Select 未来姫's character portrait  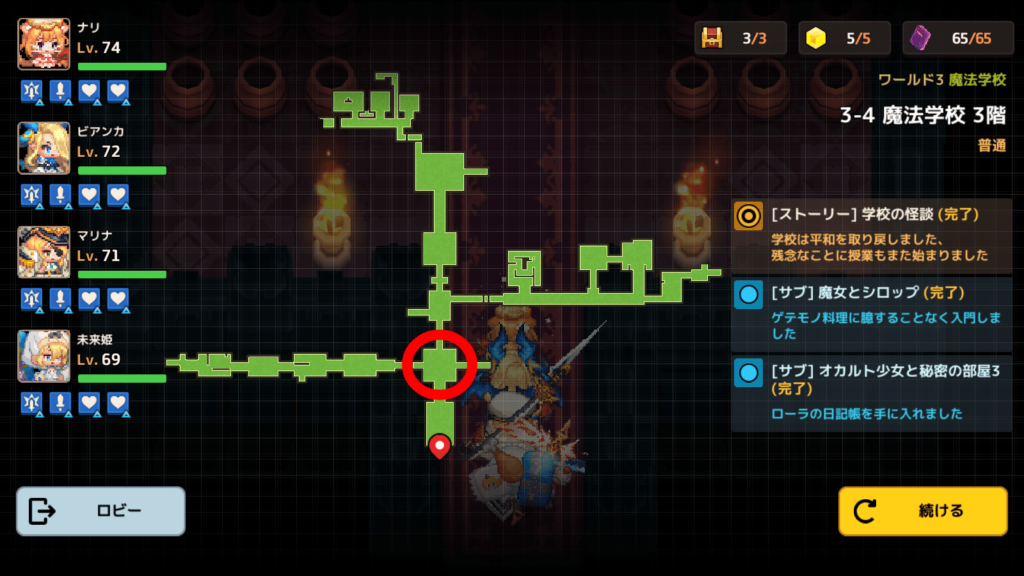click(x=44, y=356)
